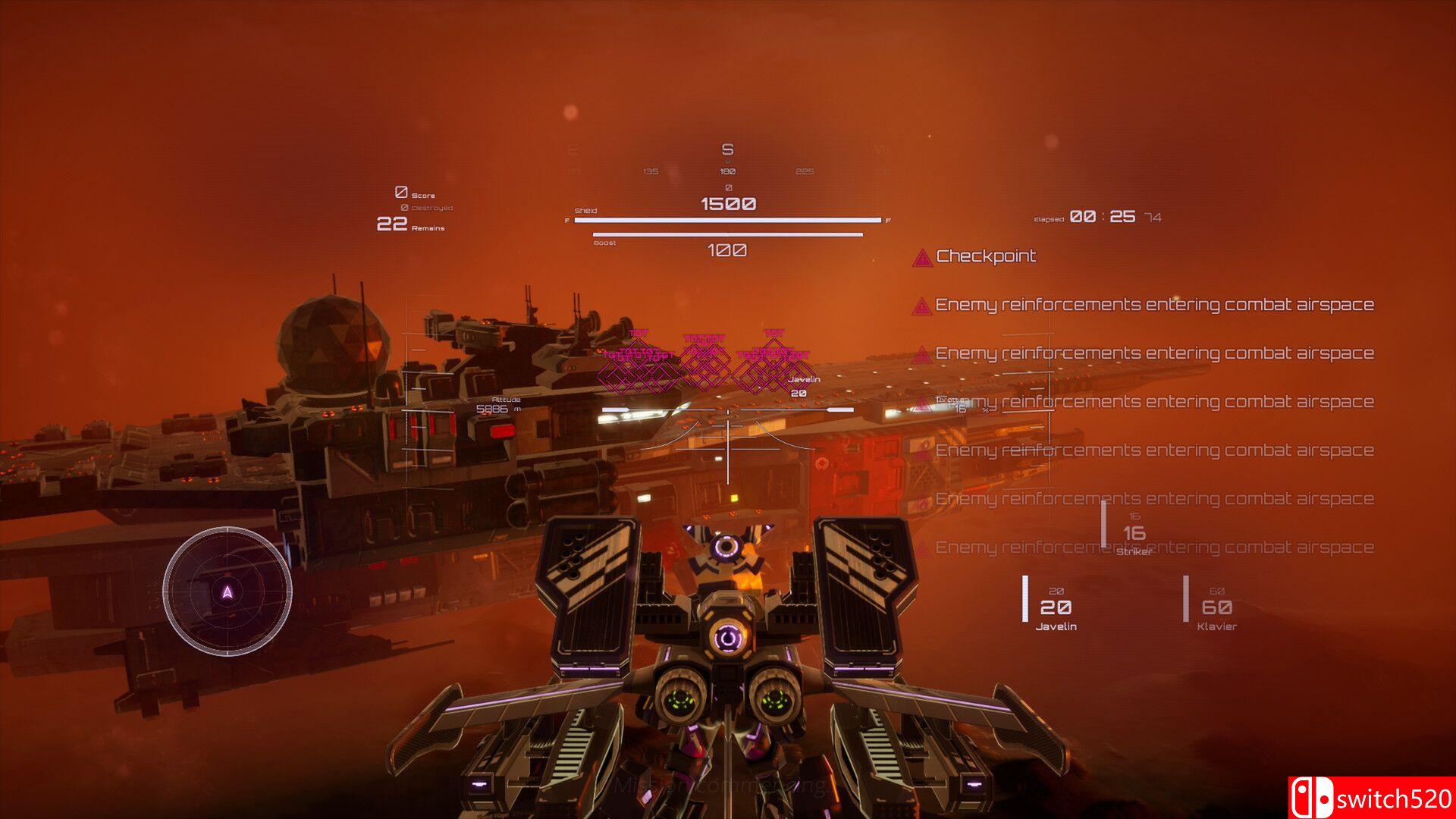Click the circular radar minimap
Screen dimensions: 1456x819
(x=227, y=591)
